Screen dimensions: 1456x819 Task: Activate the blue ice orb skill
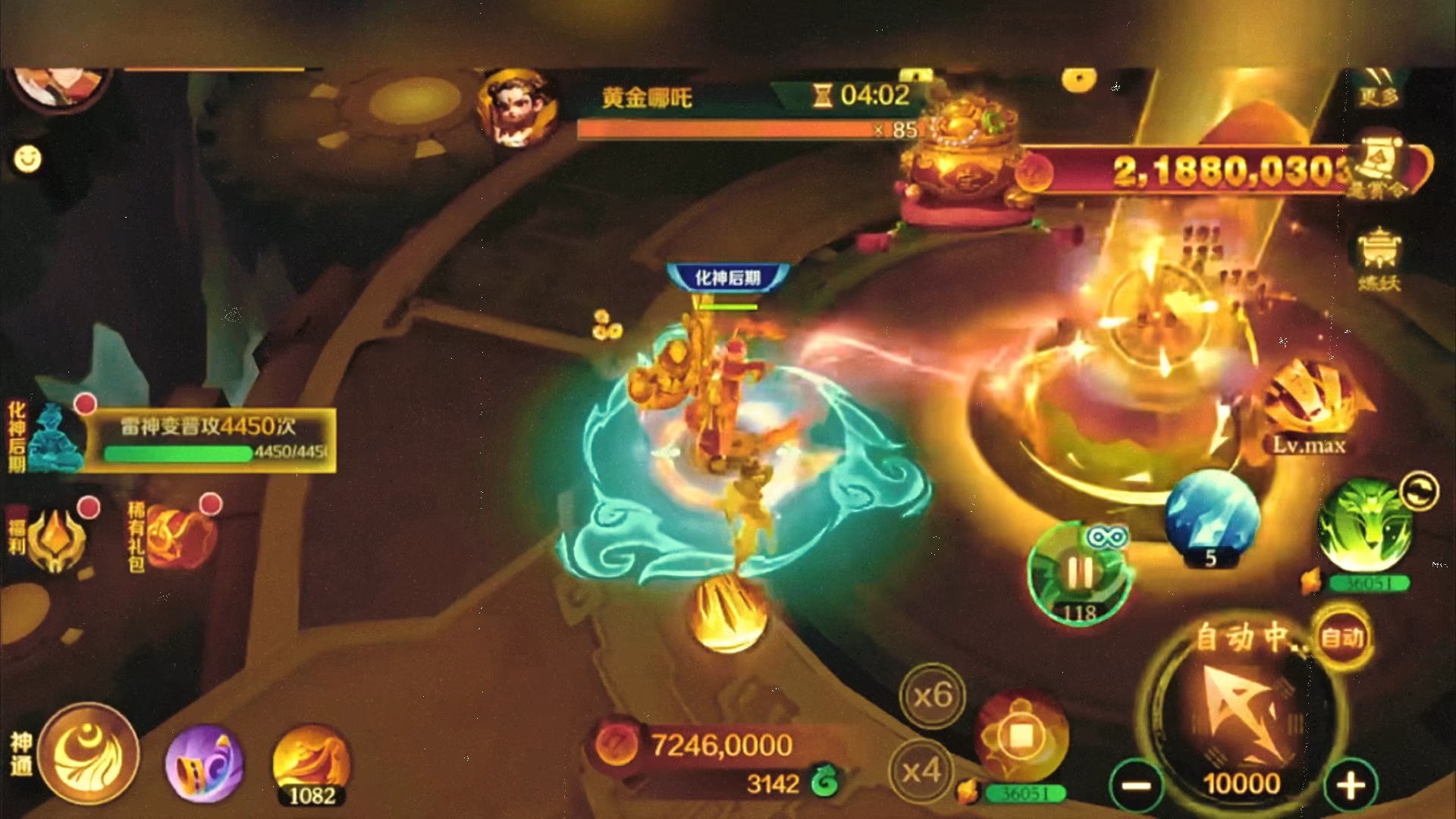1211,516
